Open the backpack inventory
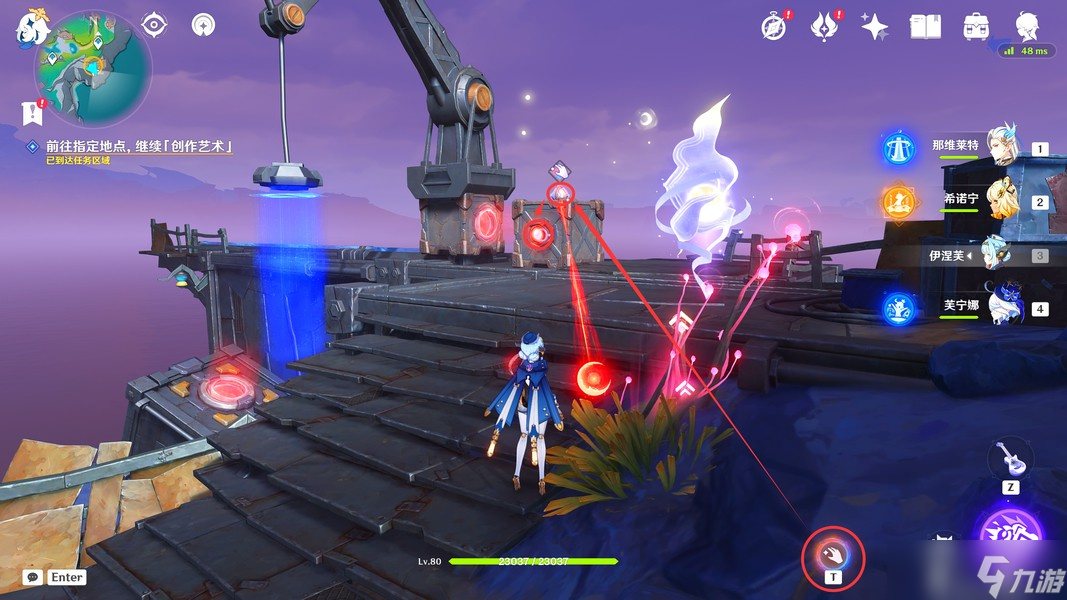This screenshot has width=1067, height=600. [976, 27]
